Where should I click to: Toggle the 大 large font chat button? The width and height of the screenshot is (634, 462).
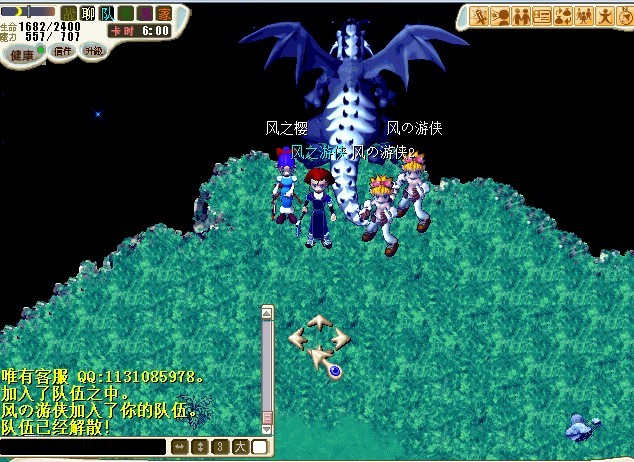[x=242, y=446]
